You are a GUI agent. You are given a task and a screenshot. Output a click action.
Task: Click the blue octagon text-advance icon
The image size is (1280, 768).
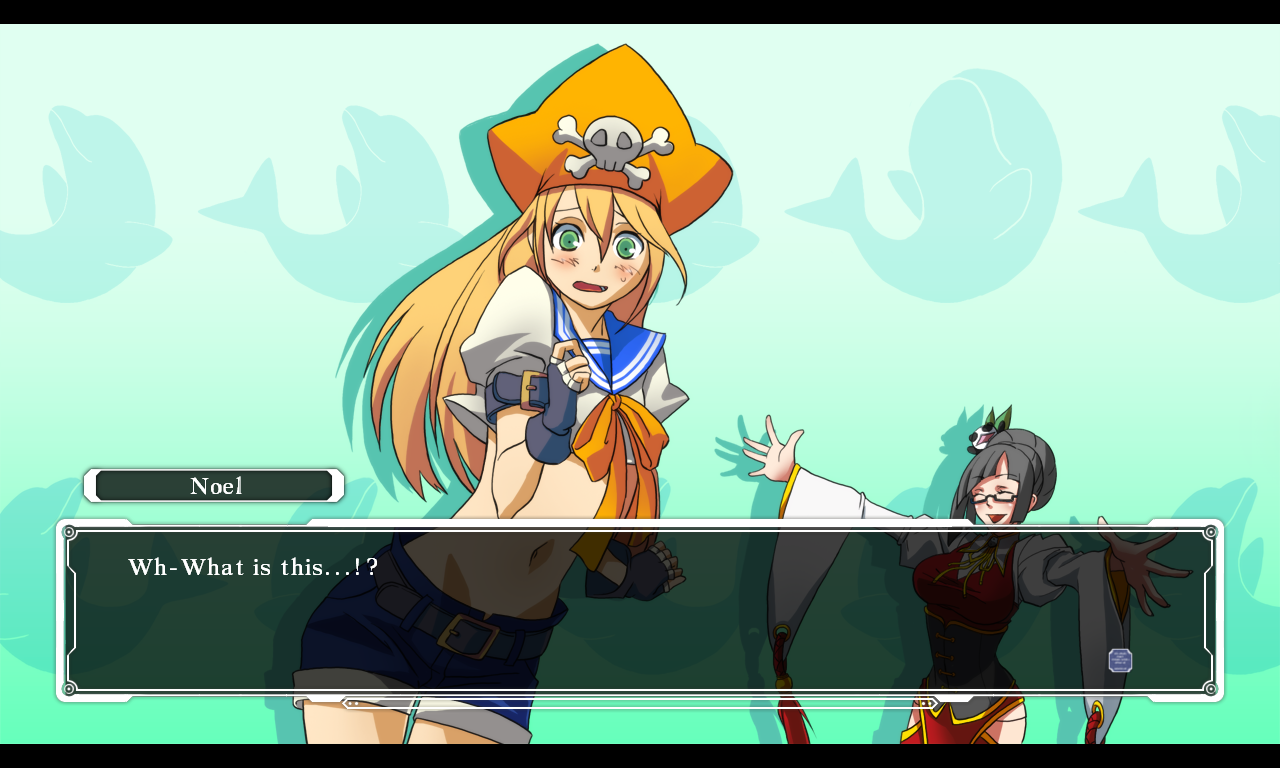click(x=1120, y=660)
